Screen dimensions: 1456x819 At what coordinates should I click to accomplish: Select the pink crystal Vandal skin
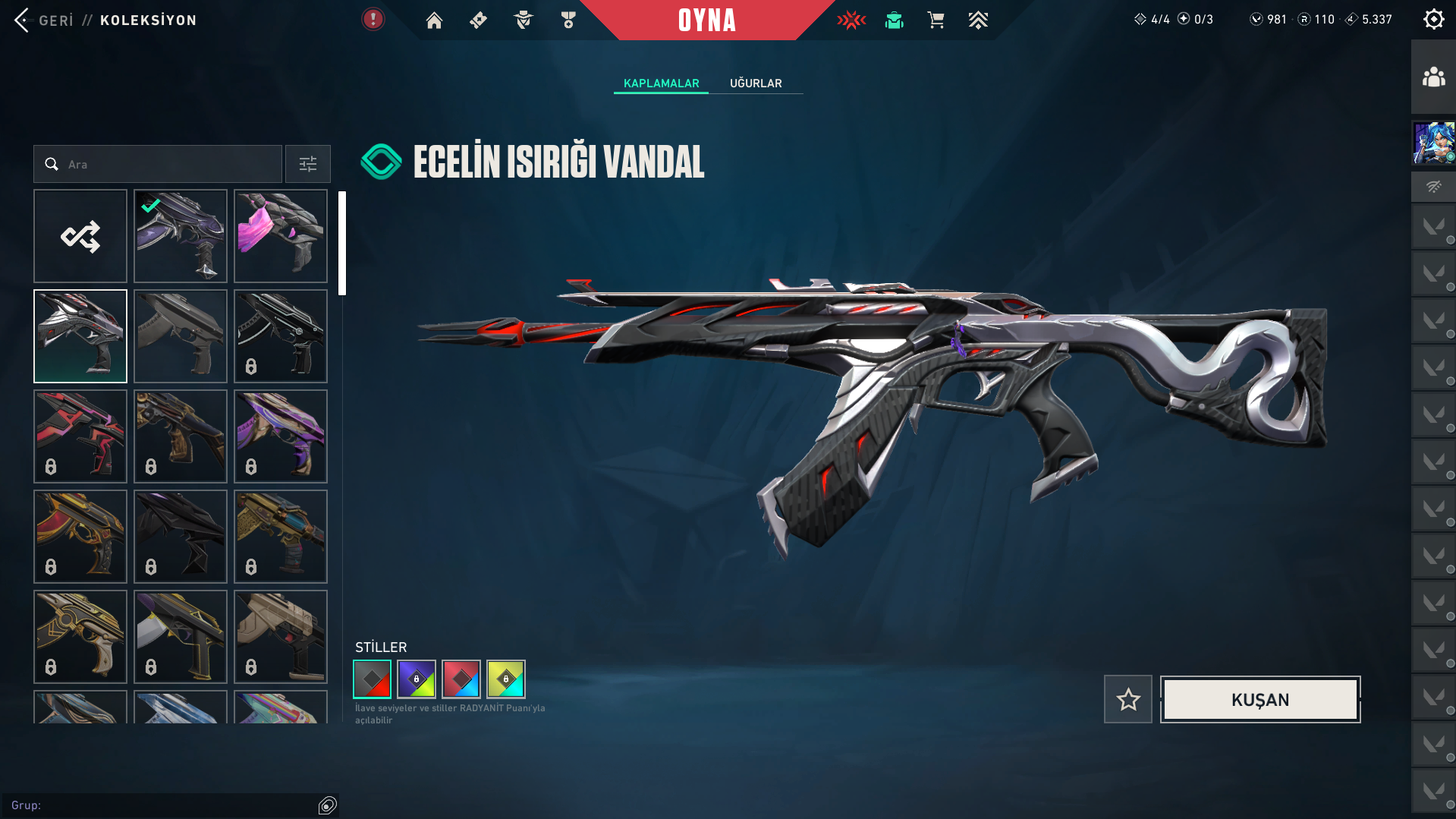[x=281, y=236]
